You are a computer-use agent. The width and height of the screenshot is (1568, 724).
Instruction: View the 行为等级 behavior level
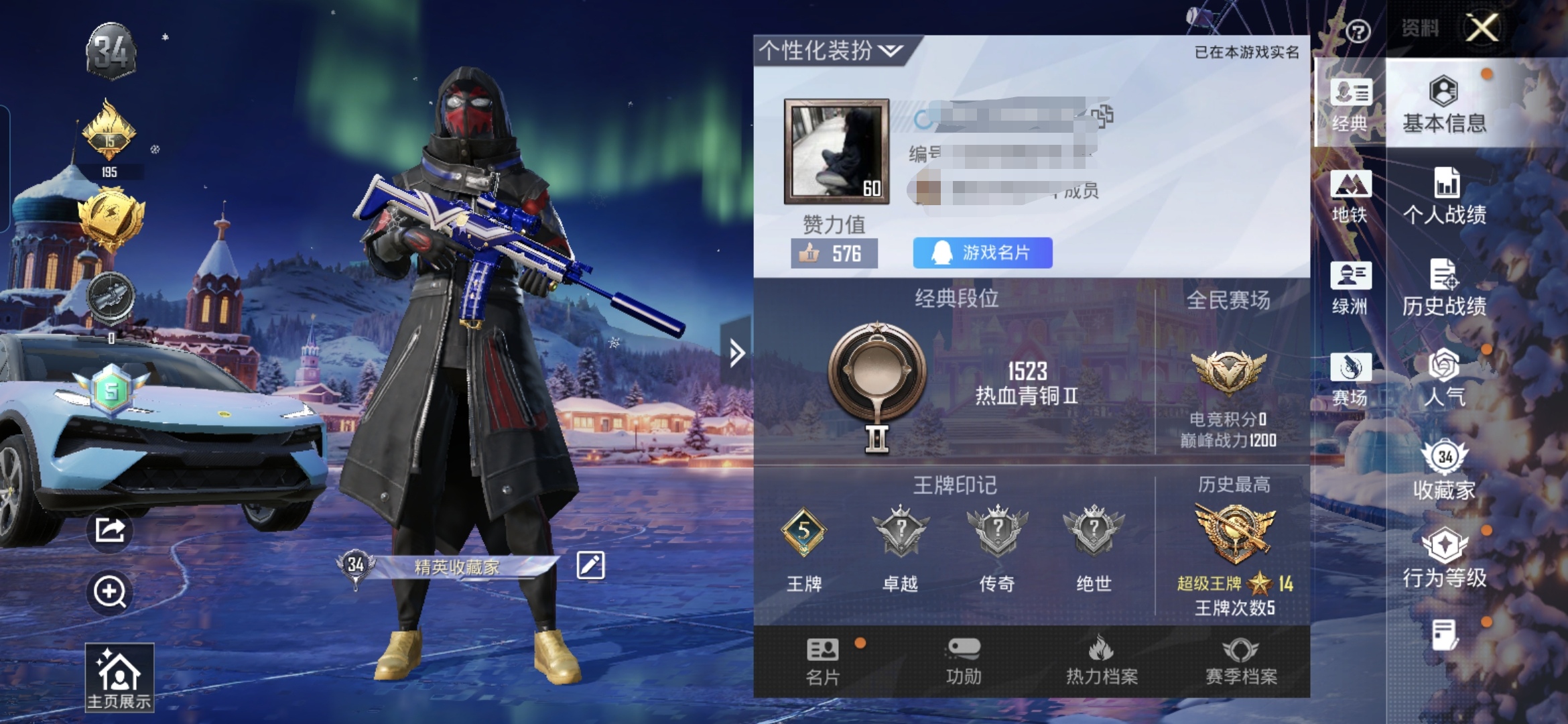pos(1444,560)
